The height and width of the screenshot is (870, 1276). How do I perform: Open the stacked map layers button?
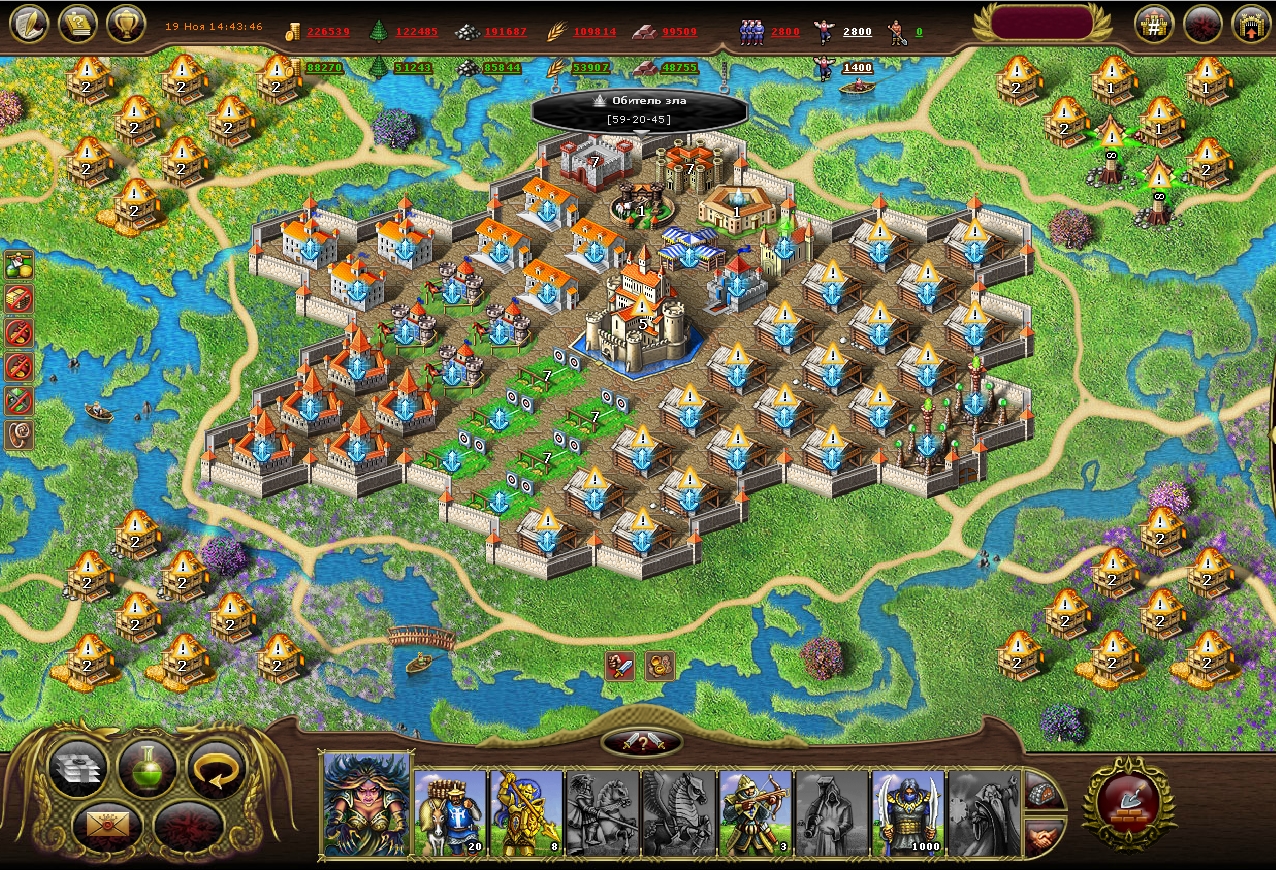[x=77, y=769]
